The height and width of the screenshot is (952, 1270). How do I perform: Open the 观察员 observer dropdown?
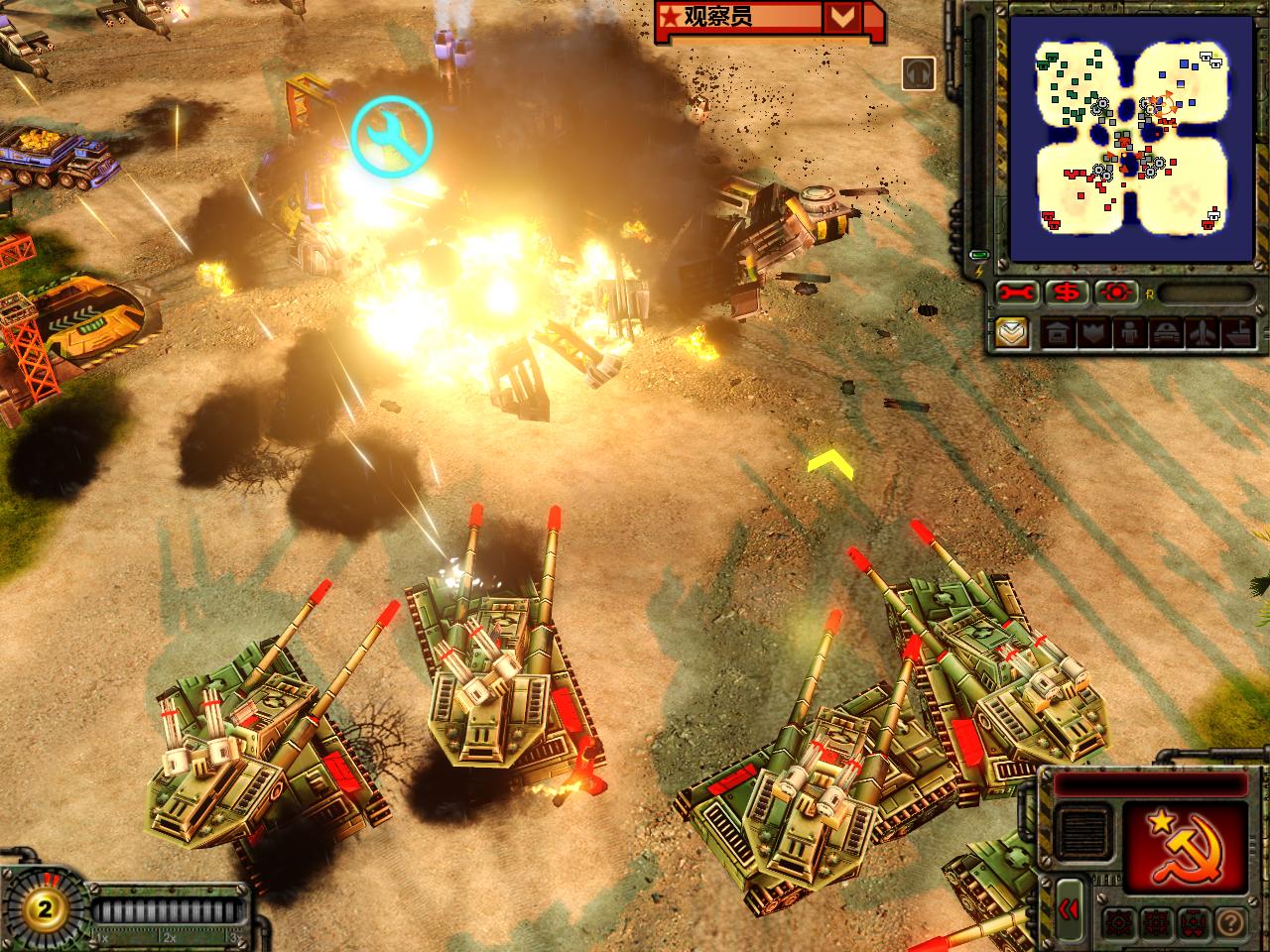point(842,18)
